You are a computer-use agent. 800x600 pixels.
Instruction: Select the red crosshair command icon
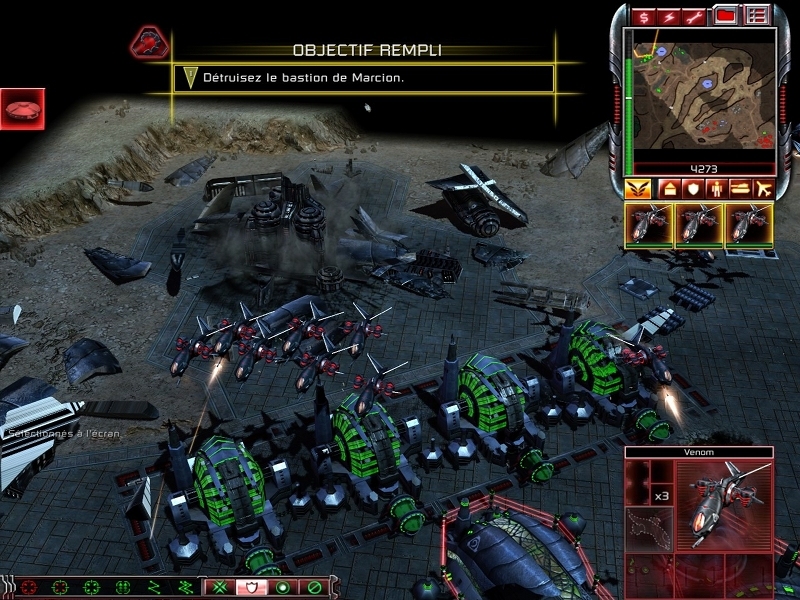coord(29,586)
